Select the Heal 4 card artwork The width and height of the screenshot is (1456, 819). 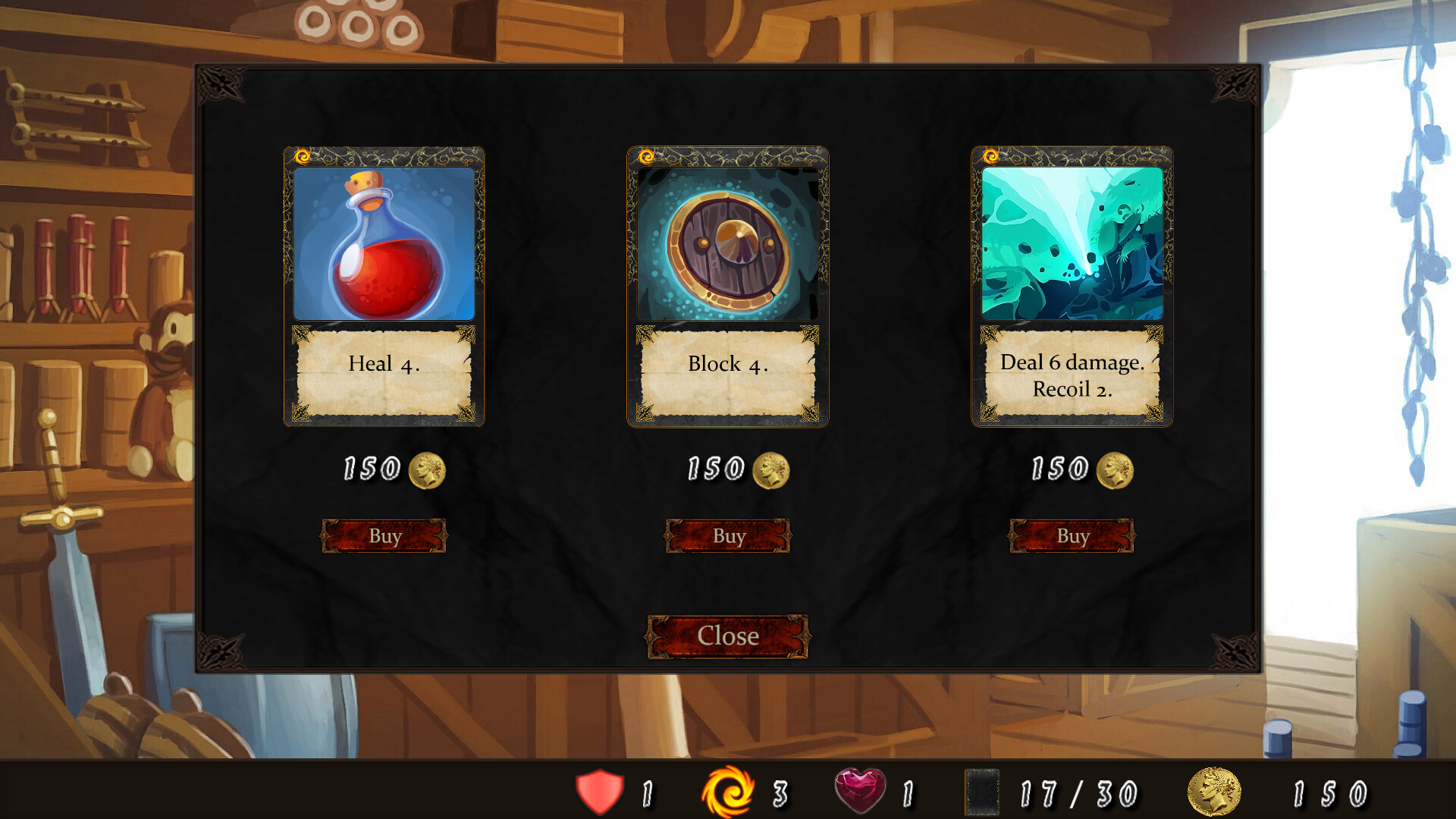384,243
